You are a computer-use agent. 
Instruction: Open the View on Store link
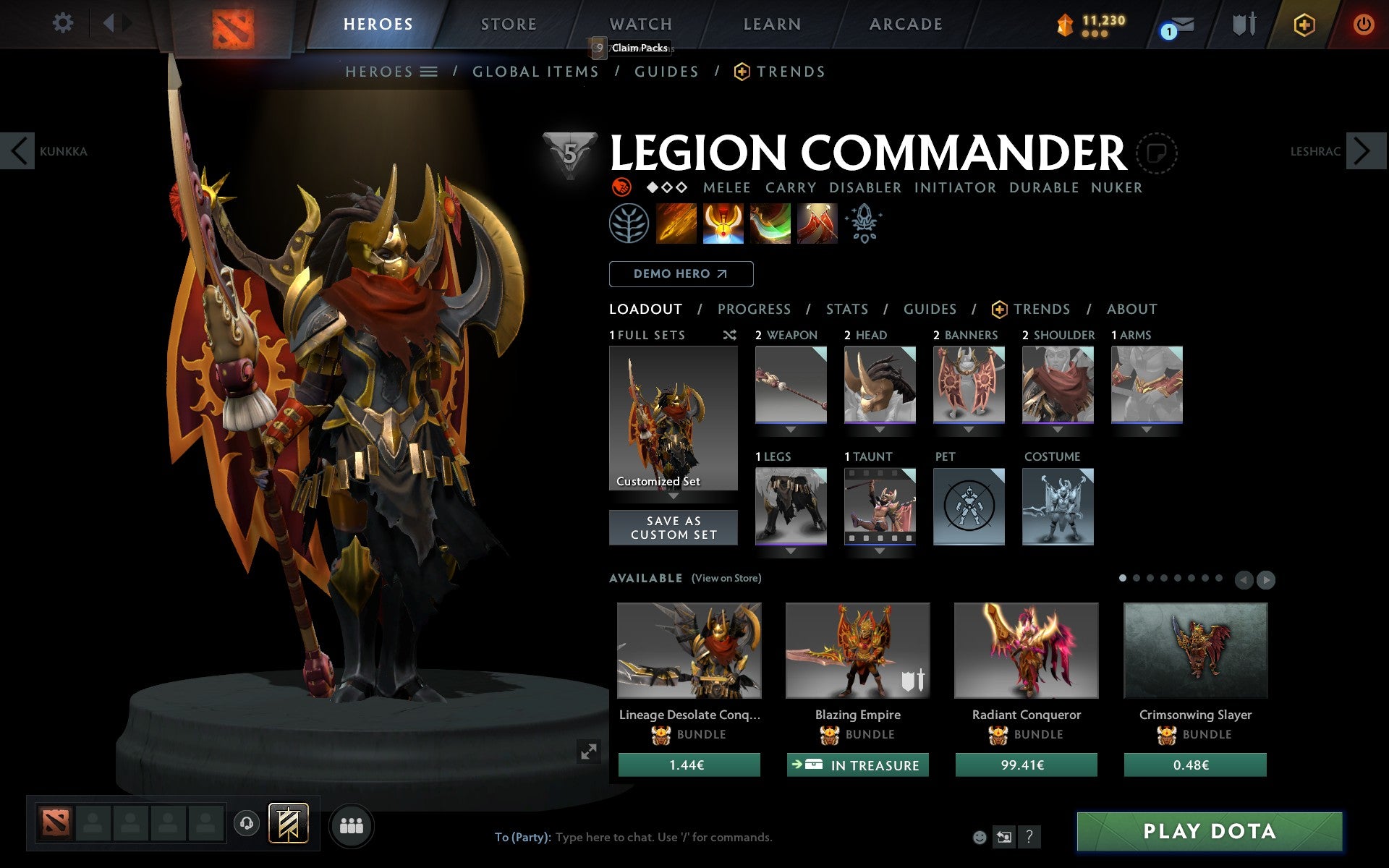pos(726,578)
